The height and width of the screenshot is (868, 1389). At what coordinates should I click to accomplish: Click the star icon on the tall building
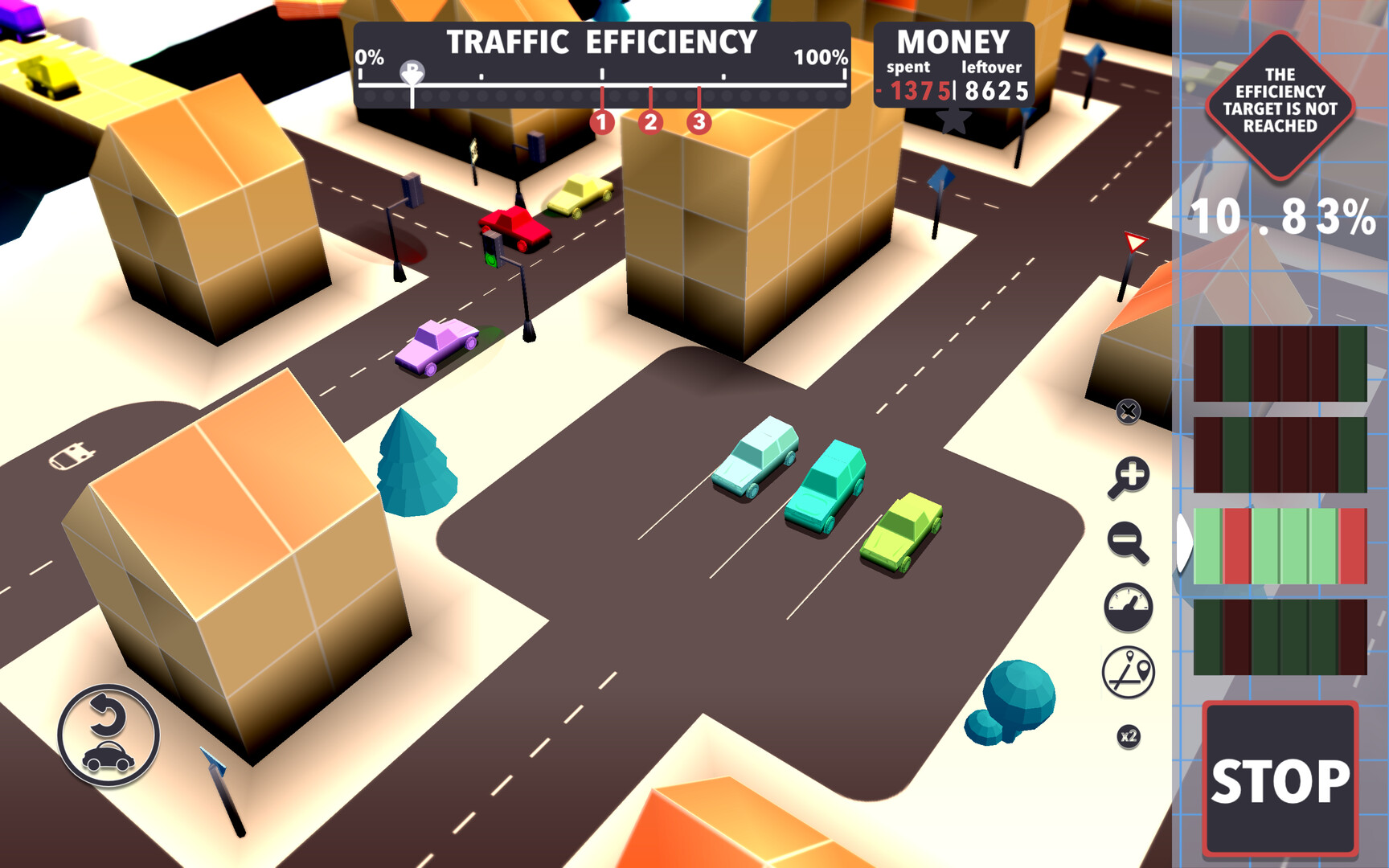coord(953,119)
